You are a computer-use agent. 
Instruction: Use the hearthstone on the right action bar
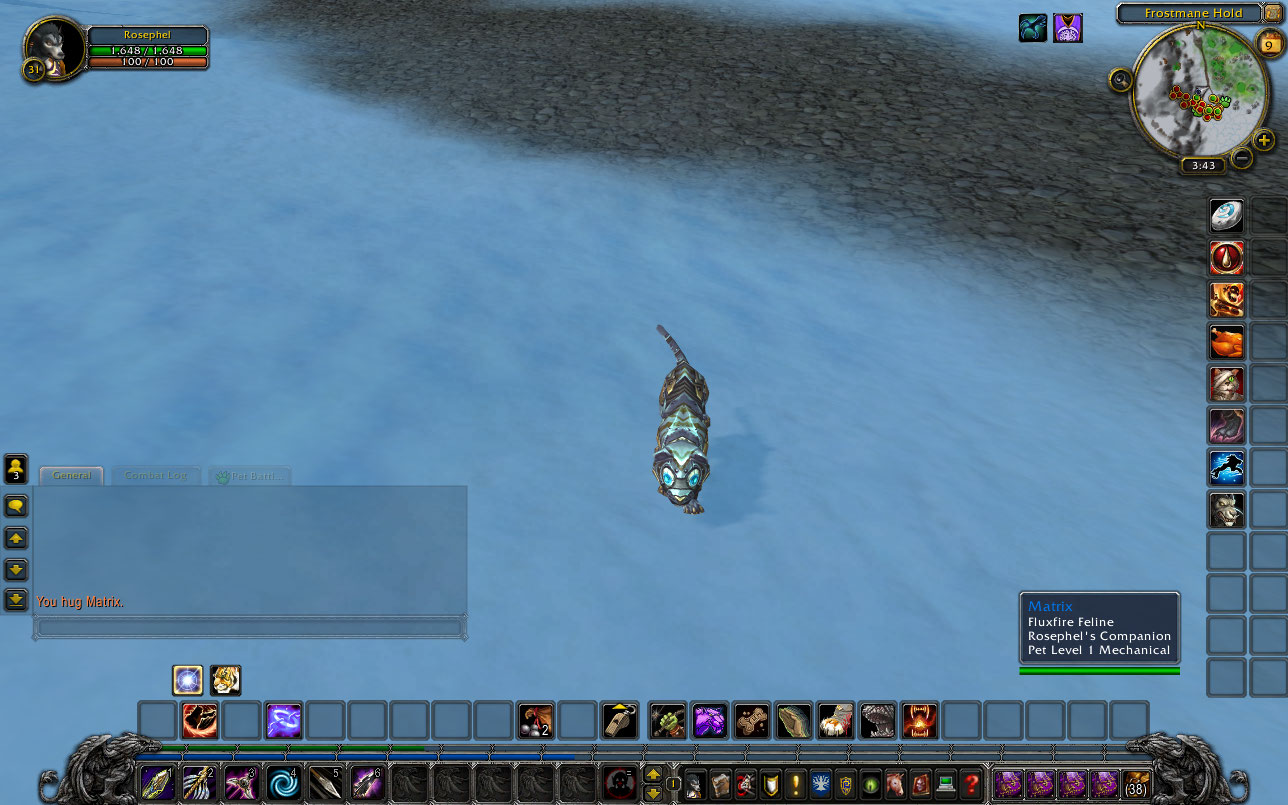click(x=1226, y=216)
